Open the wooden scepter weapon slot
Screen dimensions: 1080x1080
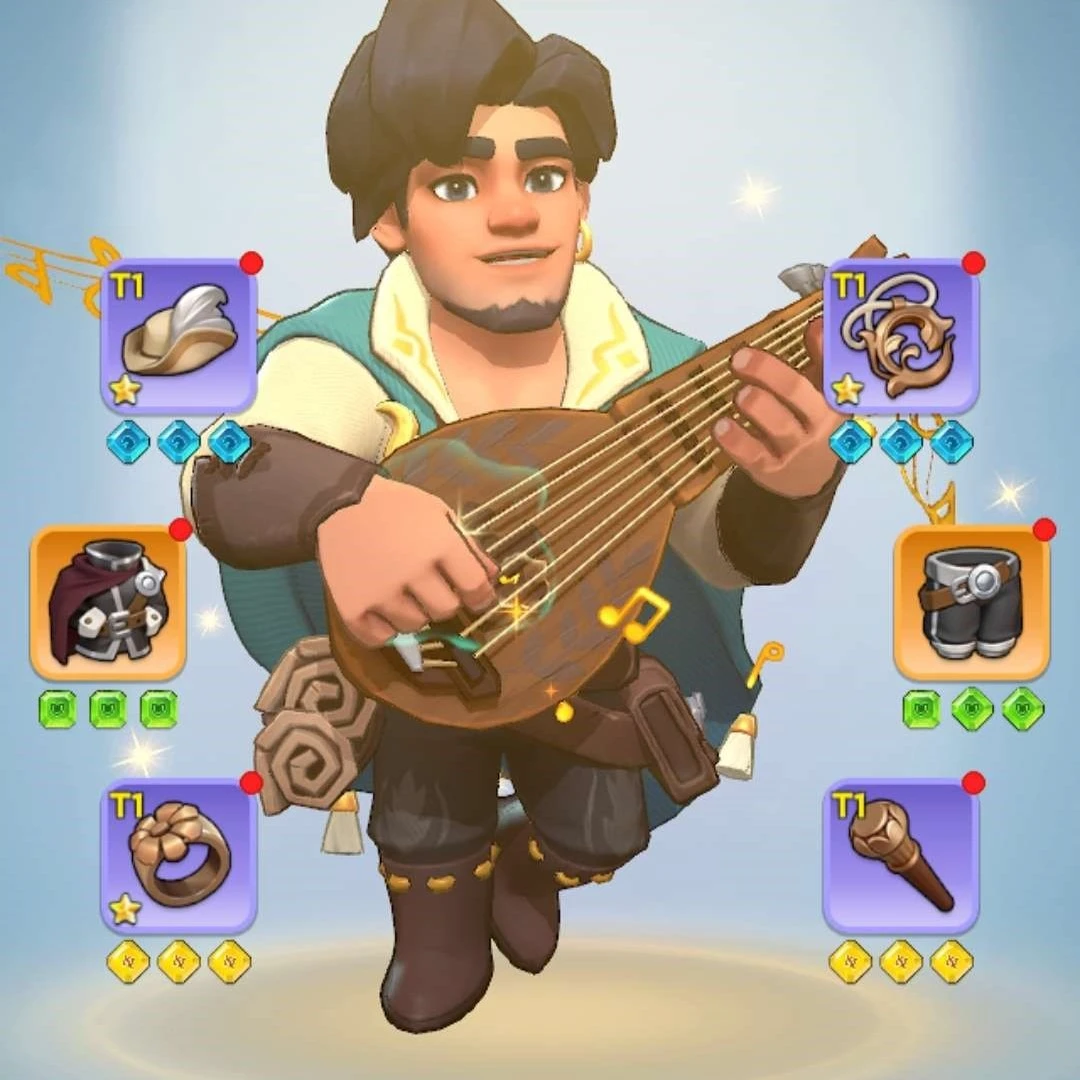point(900,856)
